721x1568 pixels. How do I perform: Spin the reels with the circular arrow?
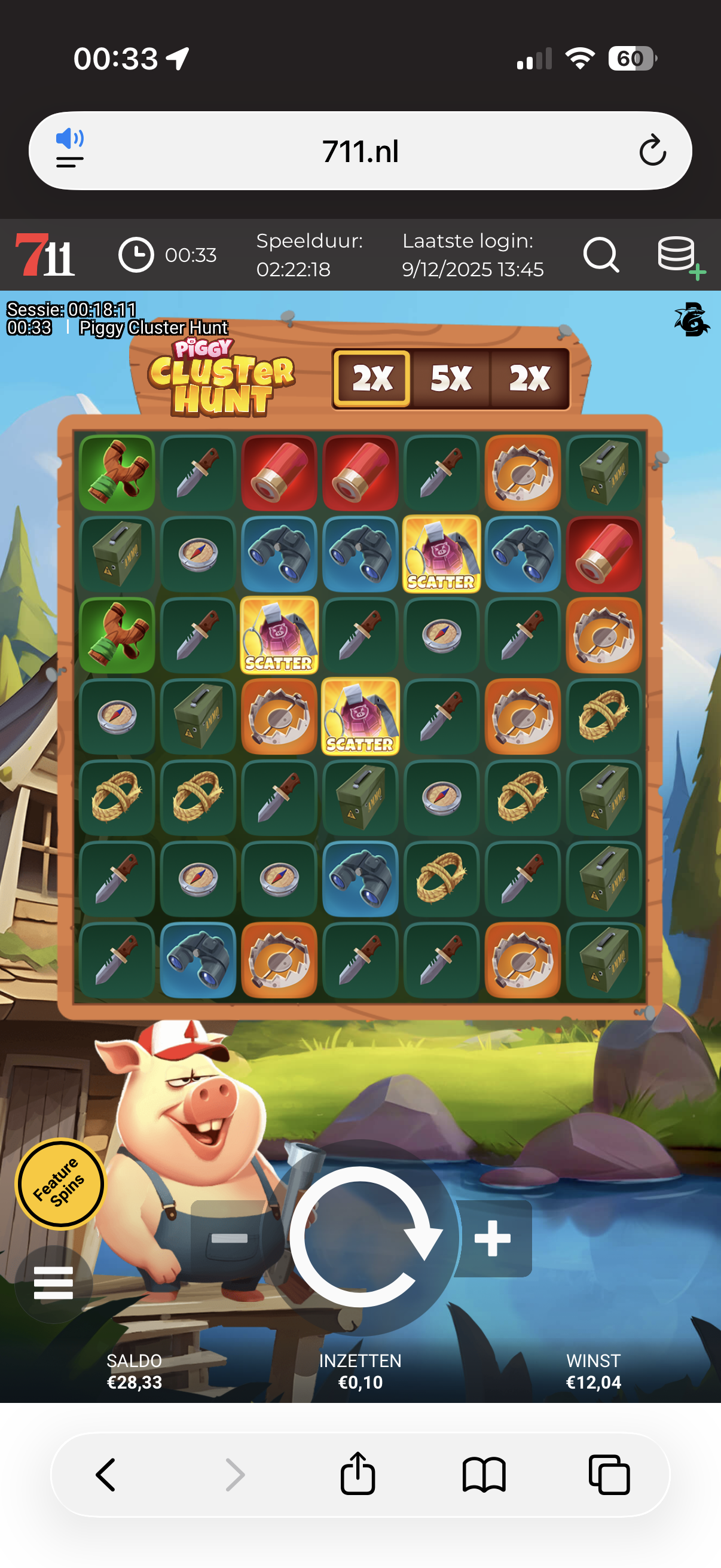point(361,1236)
